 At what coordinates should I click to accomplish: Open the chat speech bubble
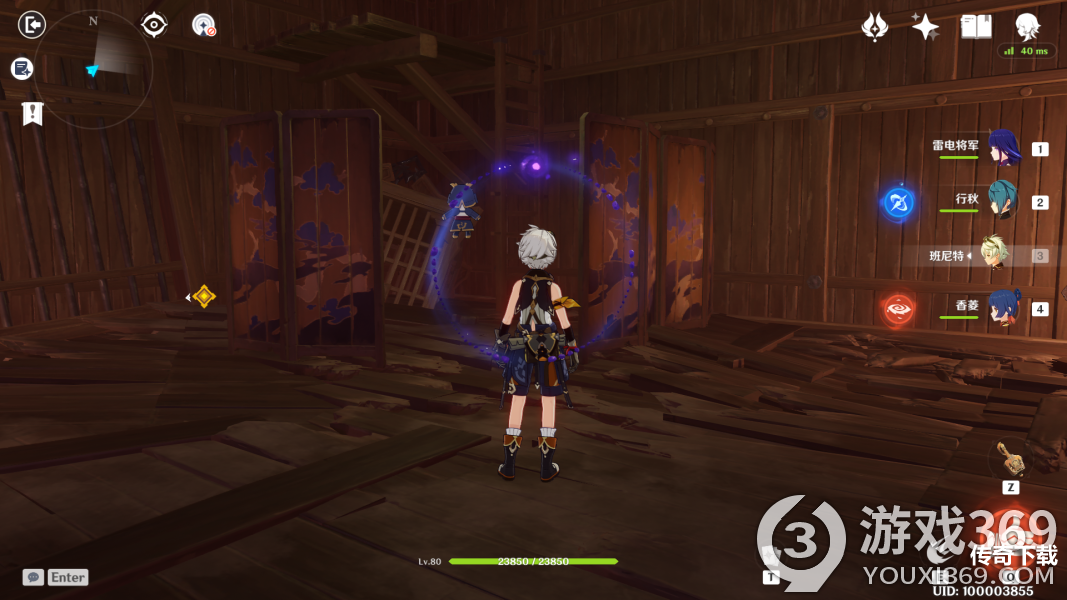tap(33, 577)
